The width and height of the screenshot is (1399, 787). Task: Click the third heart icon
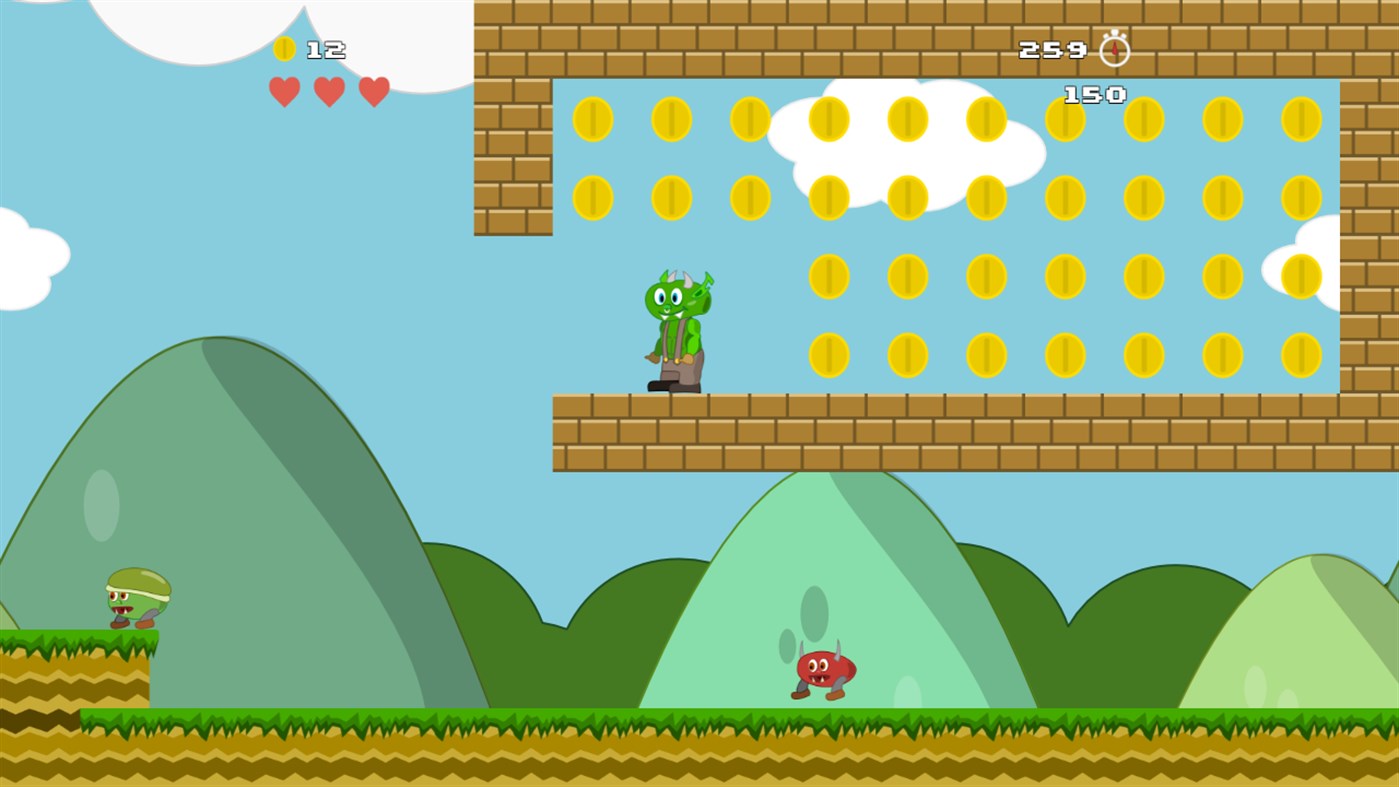(x=373, y=90)
